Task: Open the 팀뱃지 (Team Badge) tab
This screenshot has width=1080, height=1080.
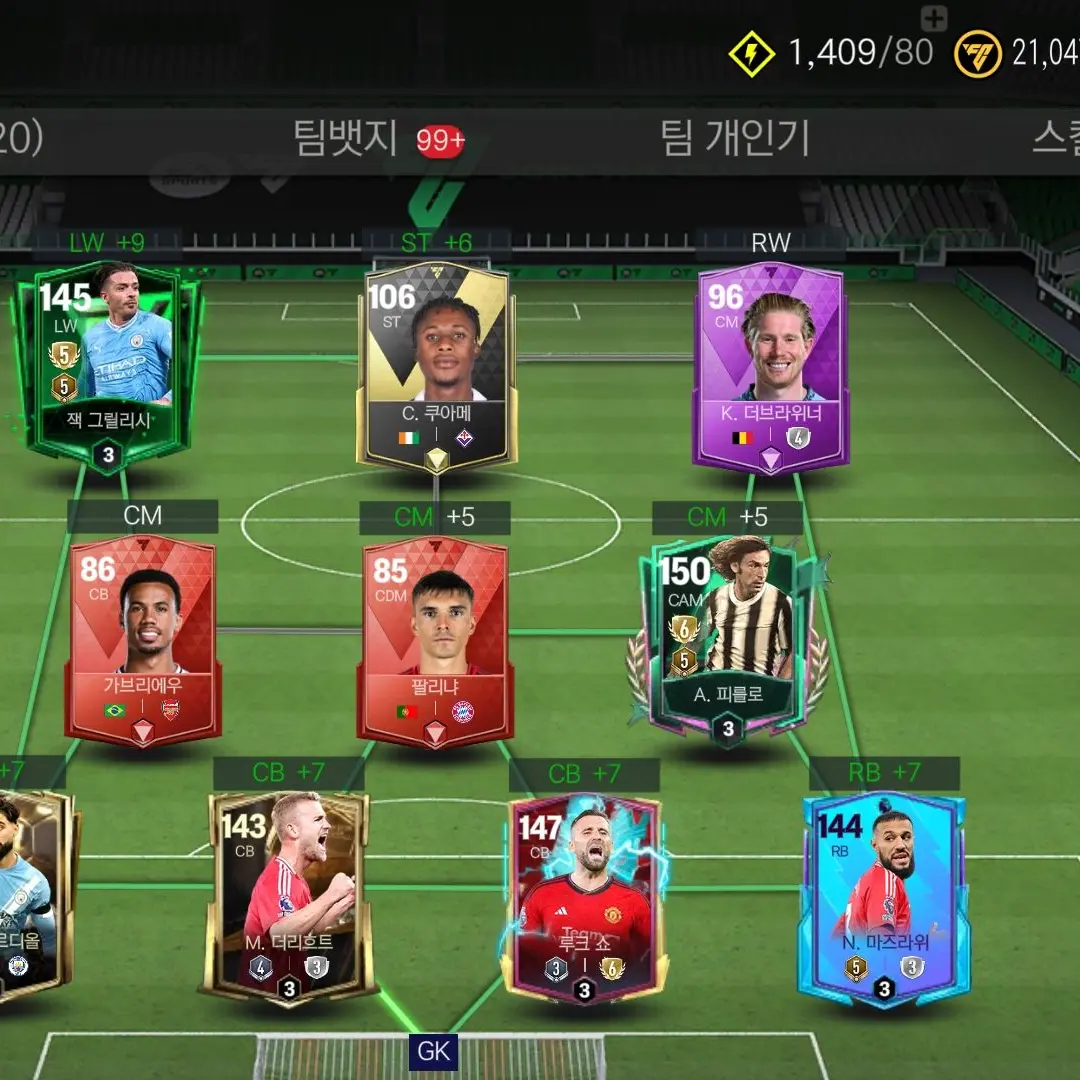Action: click(x=345, y=138)
